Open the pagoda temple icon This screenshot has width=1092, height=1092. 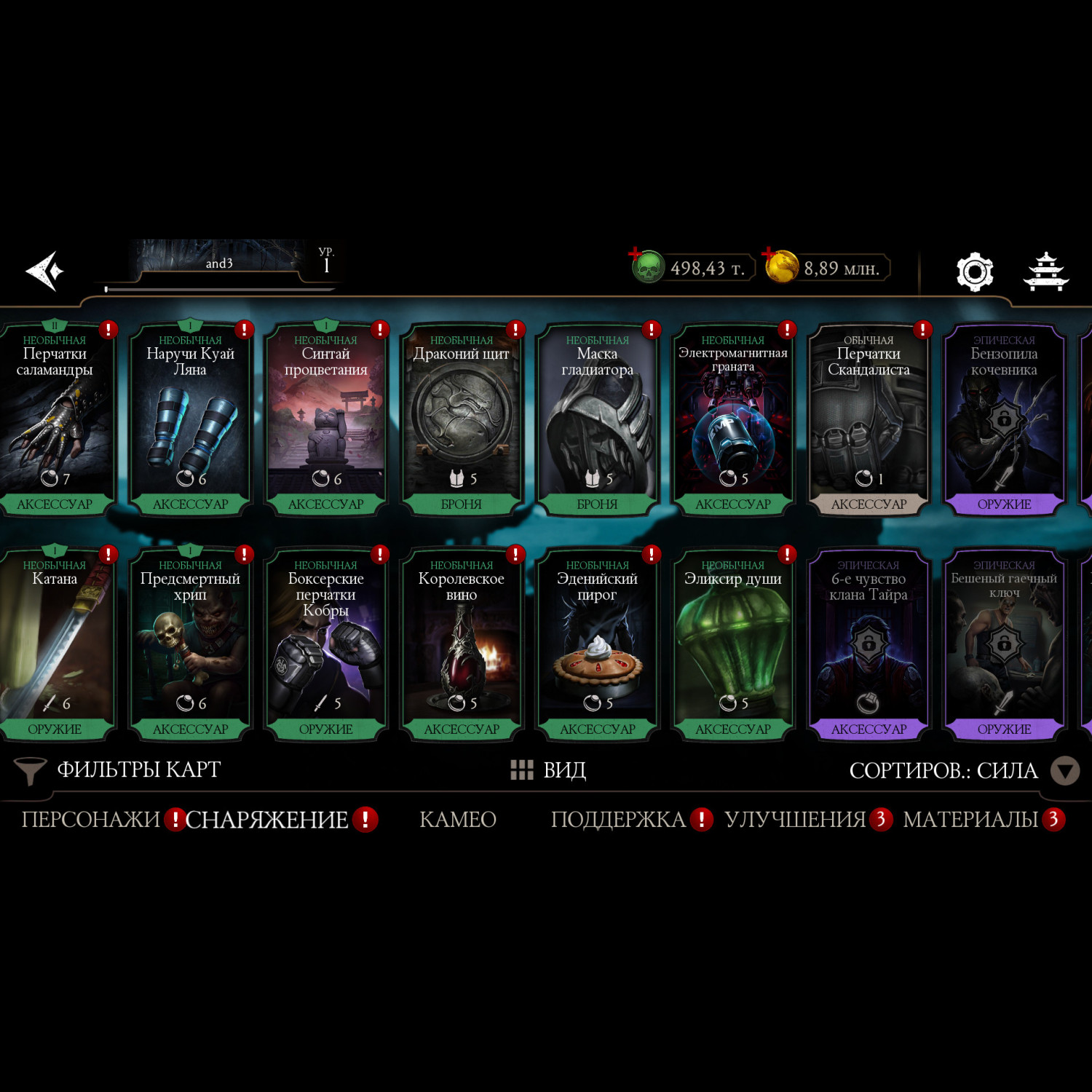tap(1046, 272)
